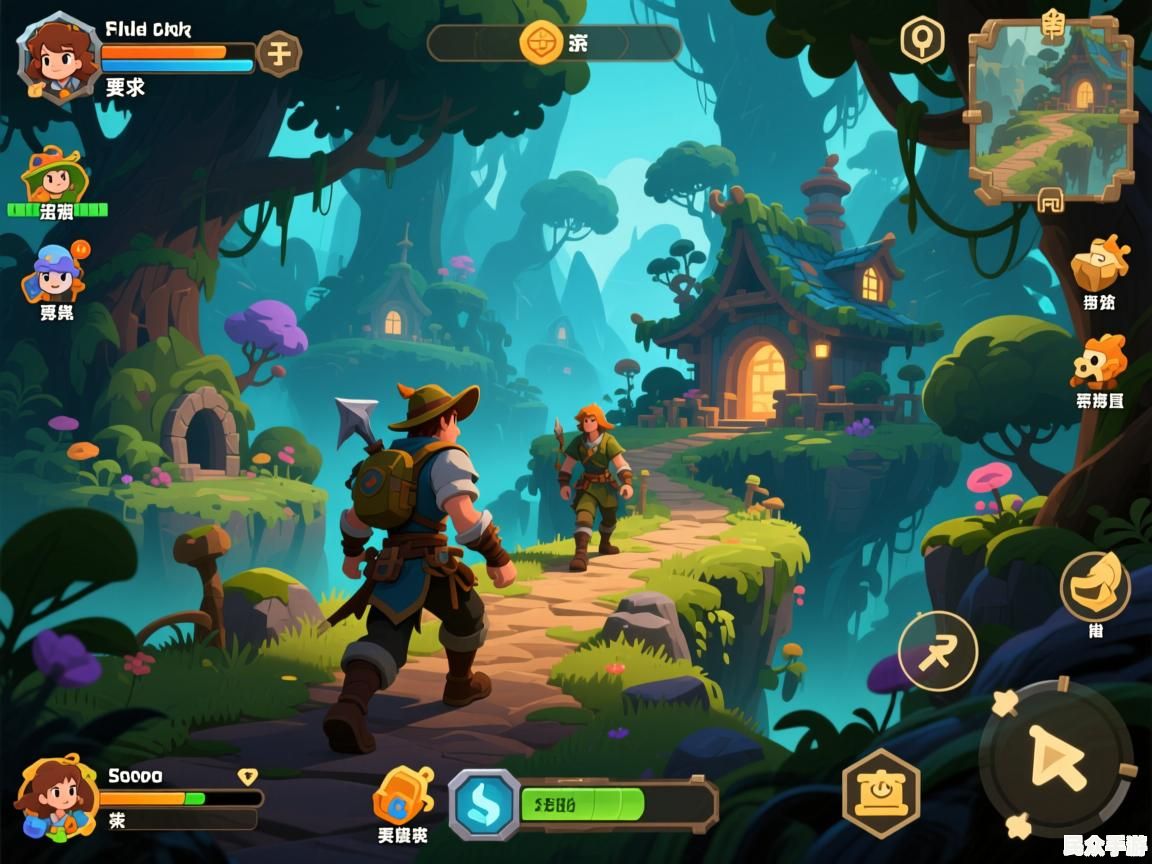Tap the large arrow attack button
Image resolution: width=1152 pixels, height=864 pixels.
(1056, 757)
